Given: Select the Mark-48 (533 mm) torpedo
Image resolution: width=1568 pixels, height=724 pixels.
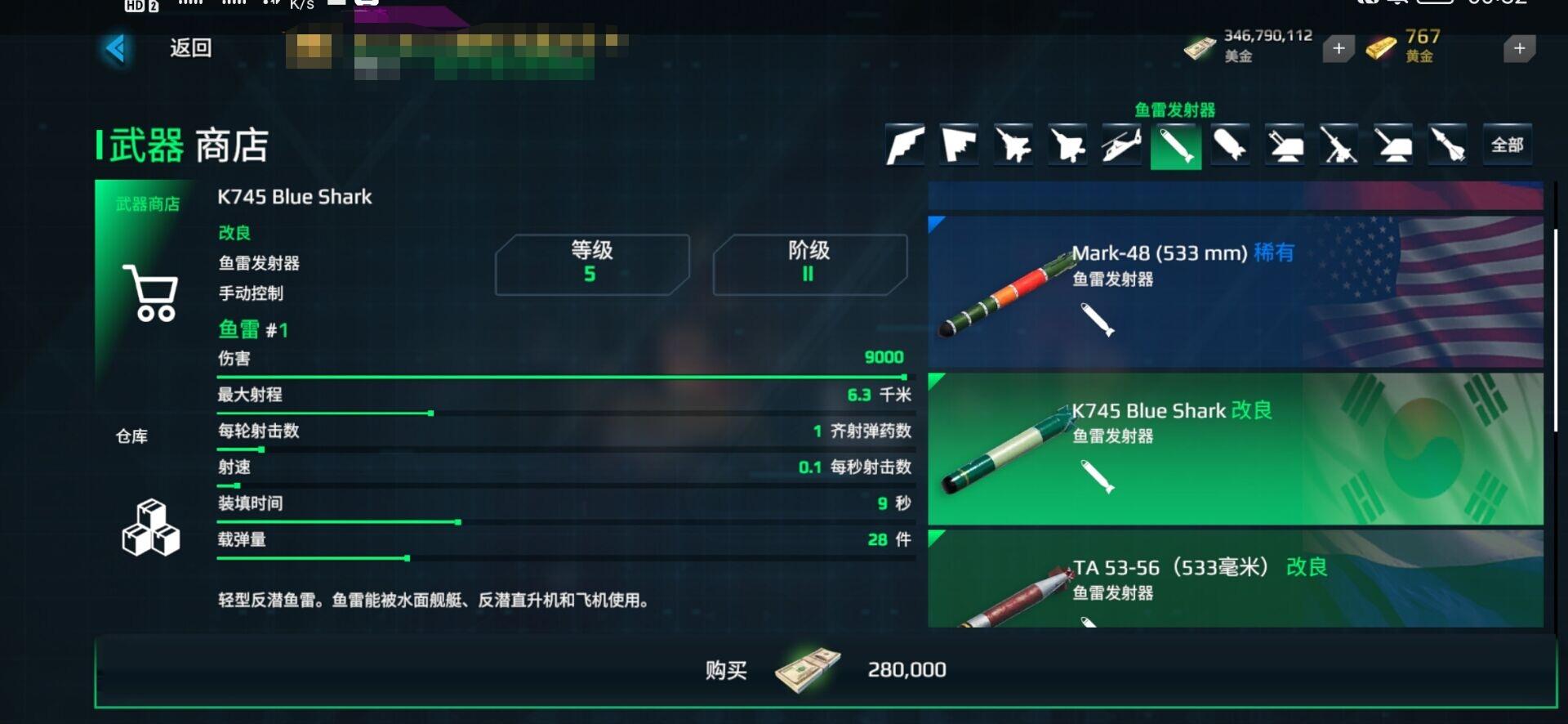Looking at the screenshot, I should point(1235,292).
